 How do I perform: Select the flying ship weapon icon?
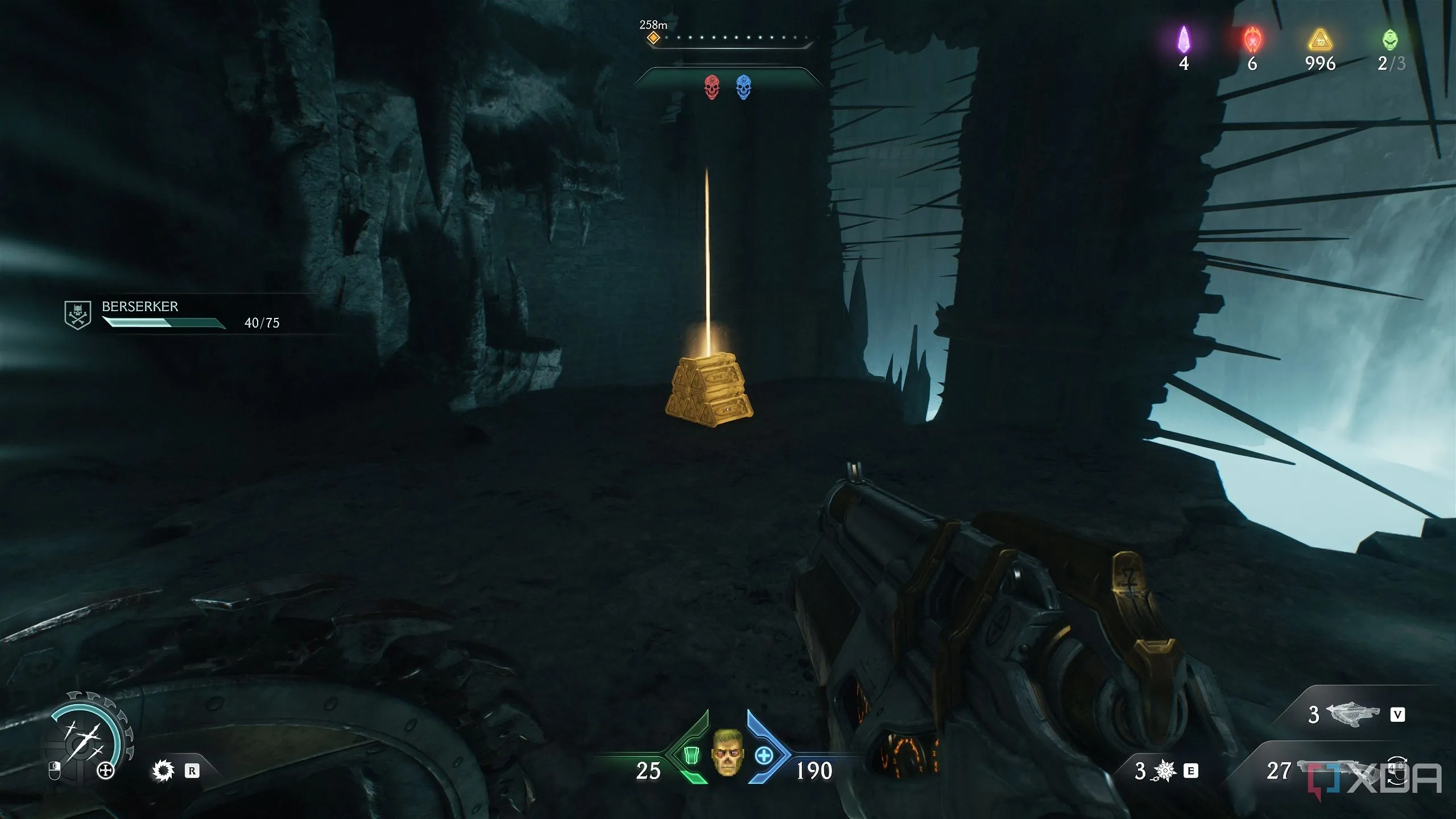(1352, 713)
